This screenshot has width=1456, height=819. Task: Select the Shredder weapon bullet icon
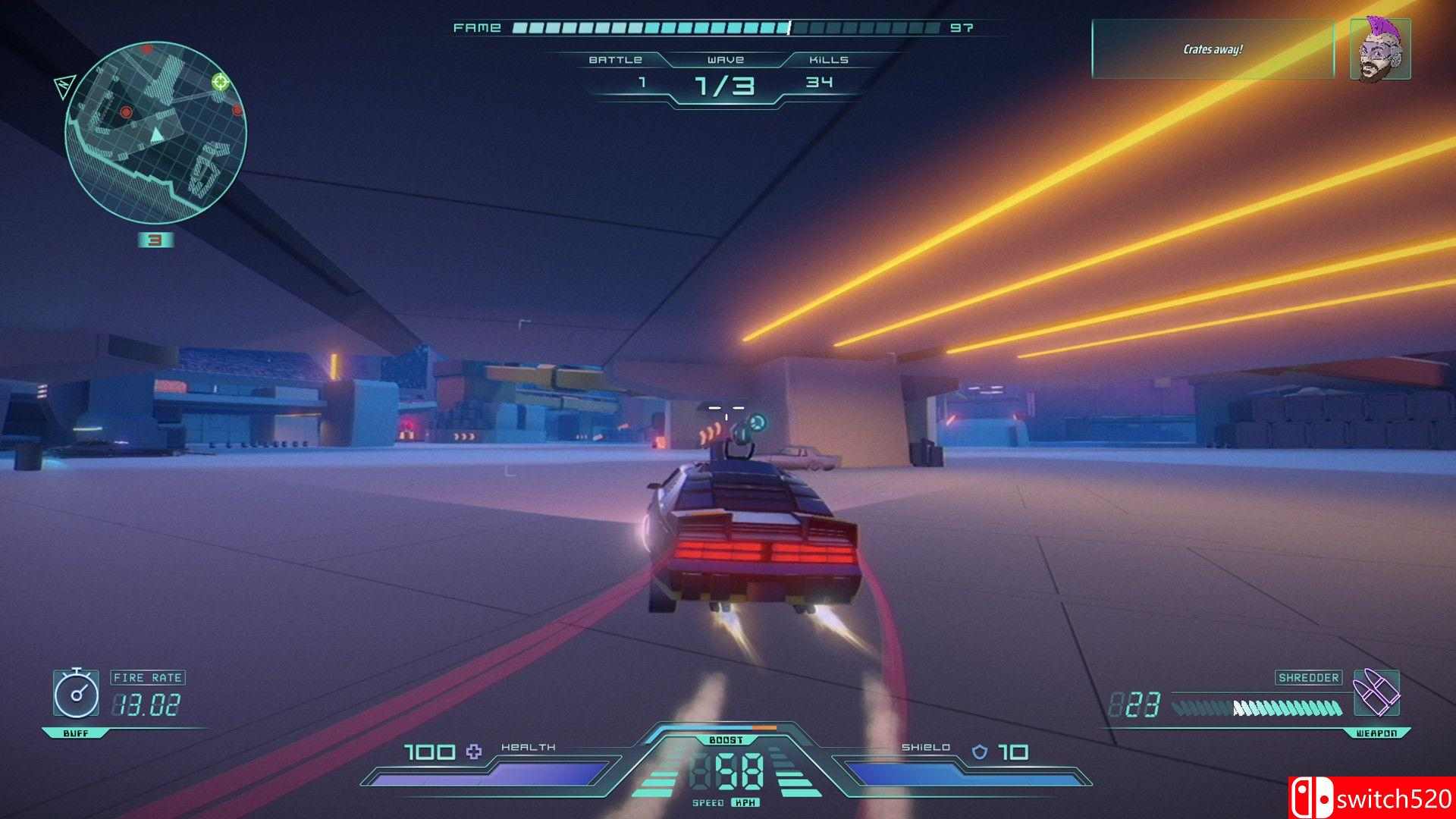tap(1376, 692)
